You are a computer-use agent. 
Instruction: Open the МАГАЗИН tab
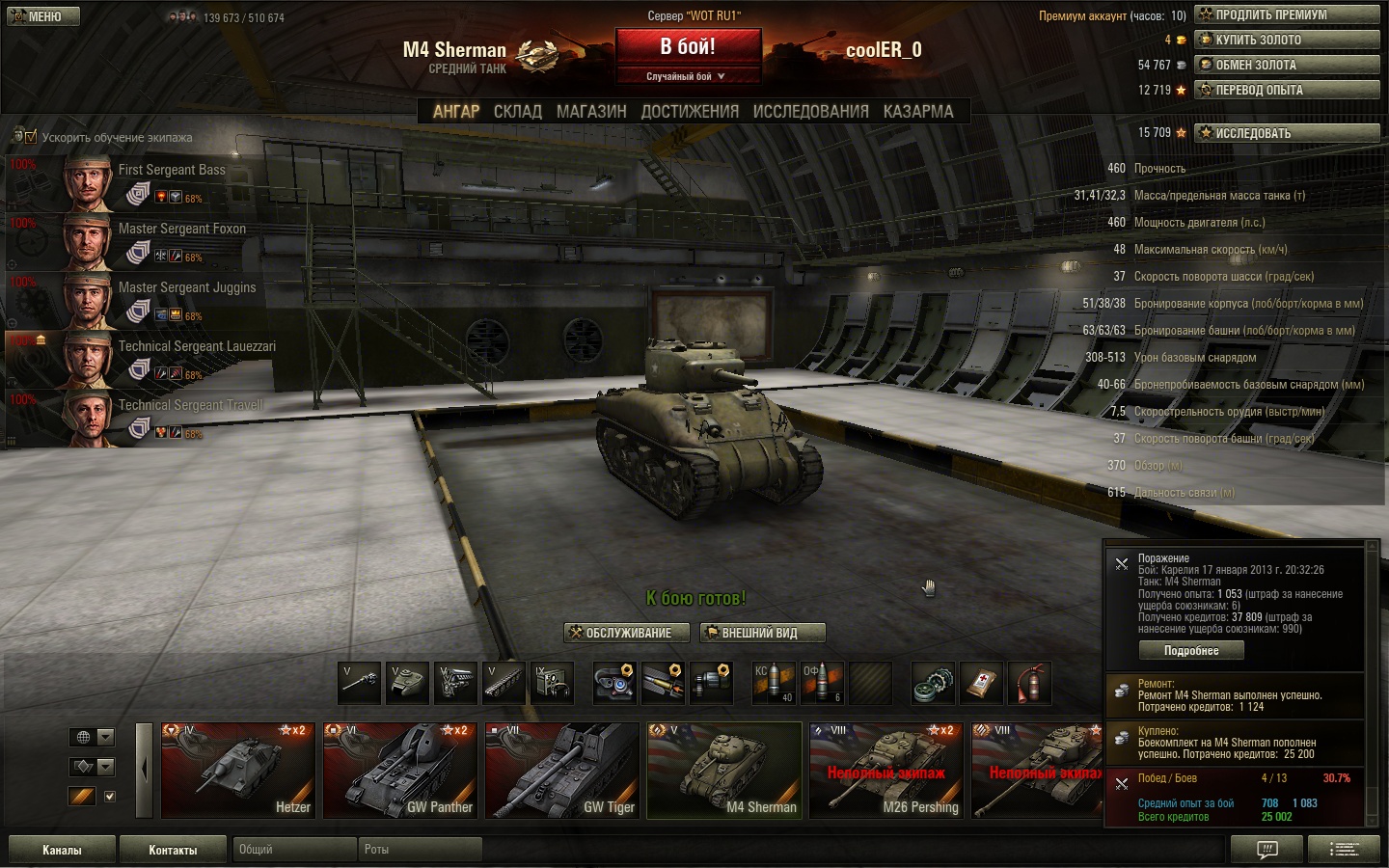(x=591, y=112)
